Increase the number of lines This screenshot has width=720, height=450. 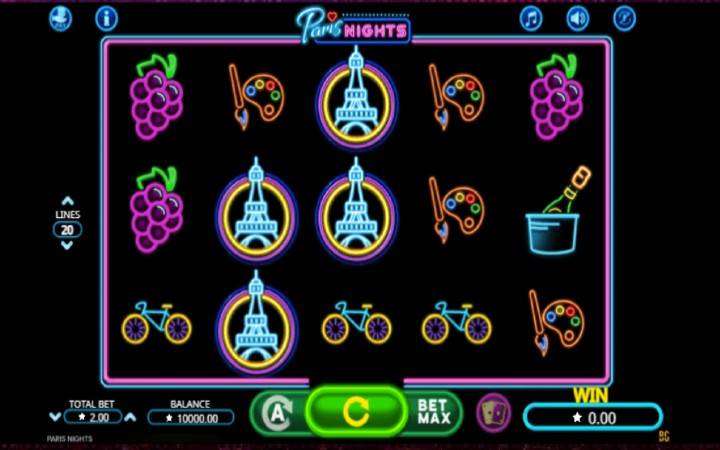(x=67, y=201)
